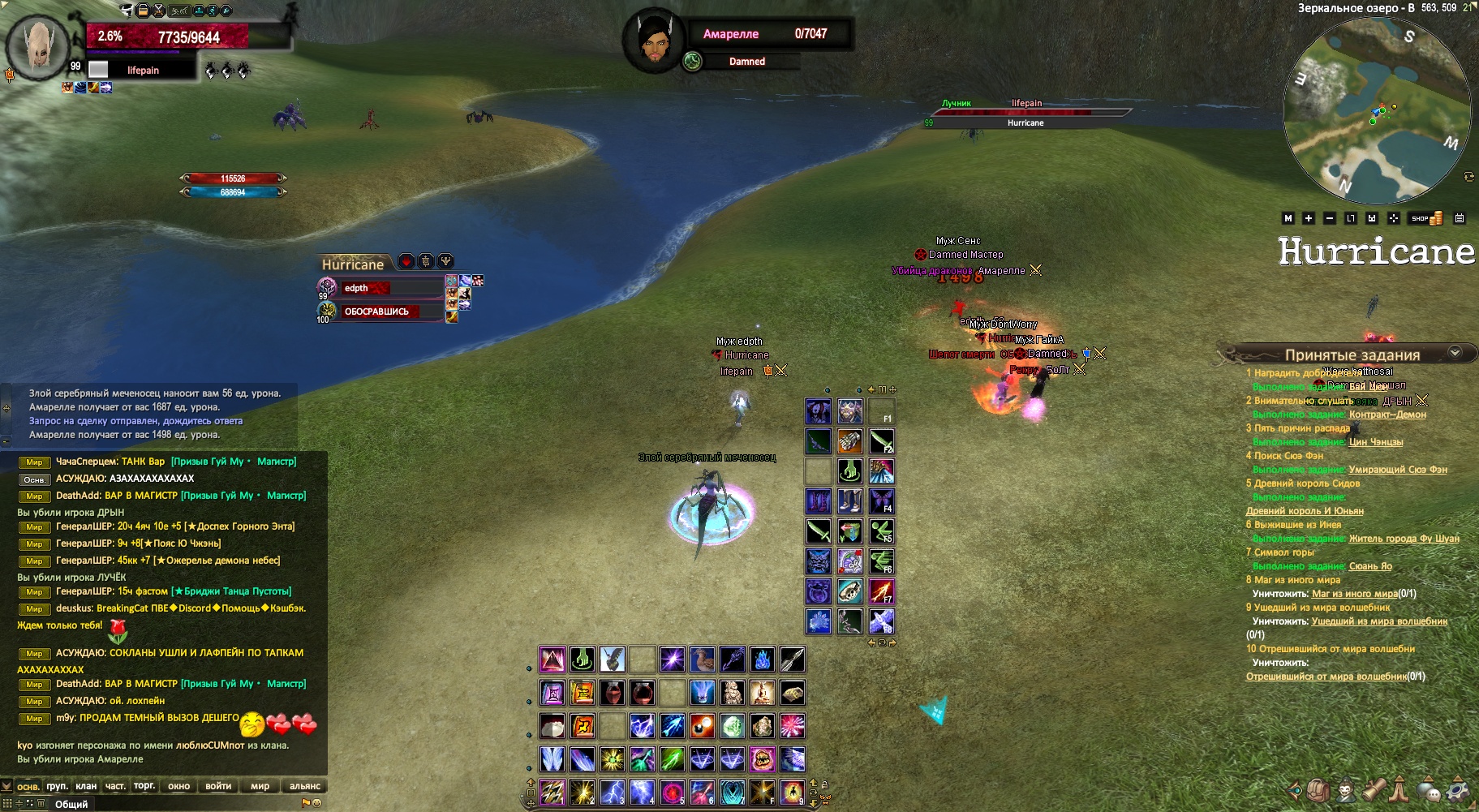Open the quest link Контракт–Демон

pyautogui.click(x=1387, y=415)
